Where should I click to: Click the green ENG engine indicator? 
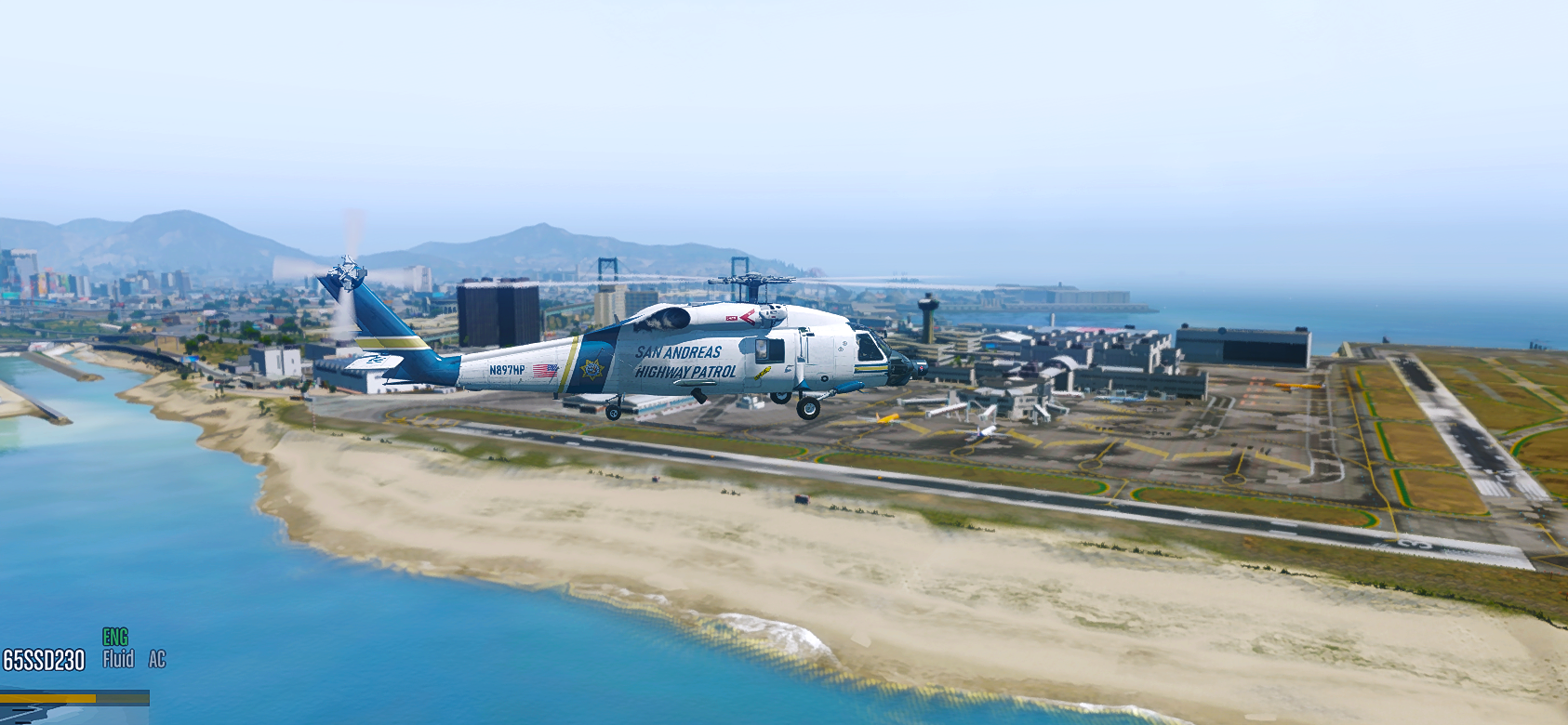point(115,637)
